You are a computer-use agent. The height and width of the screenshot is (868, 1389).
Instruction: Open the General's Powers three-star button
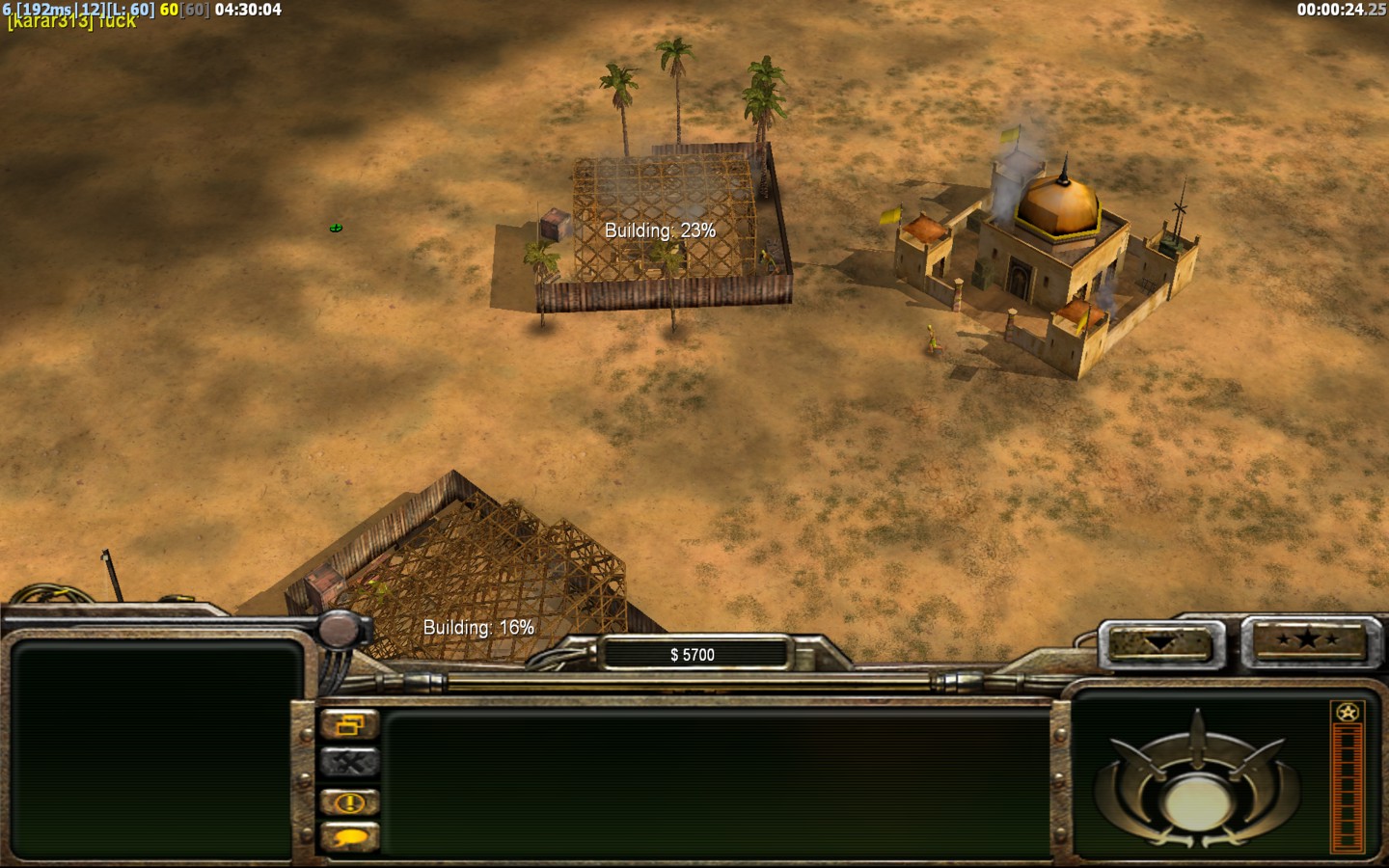1308,639
